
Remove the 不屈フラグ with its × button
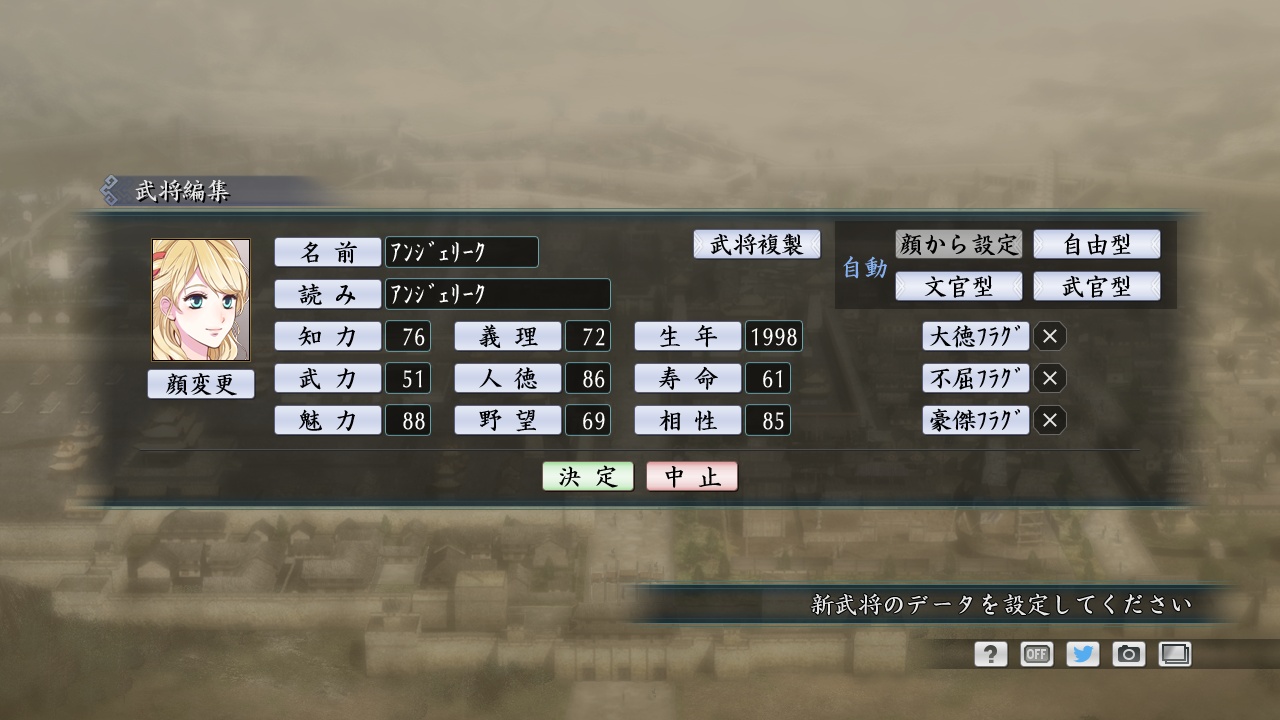(1049, 379)
